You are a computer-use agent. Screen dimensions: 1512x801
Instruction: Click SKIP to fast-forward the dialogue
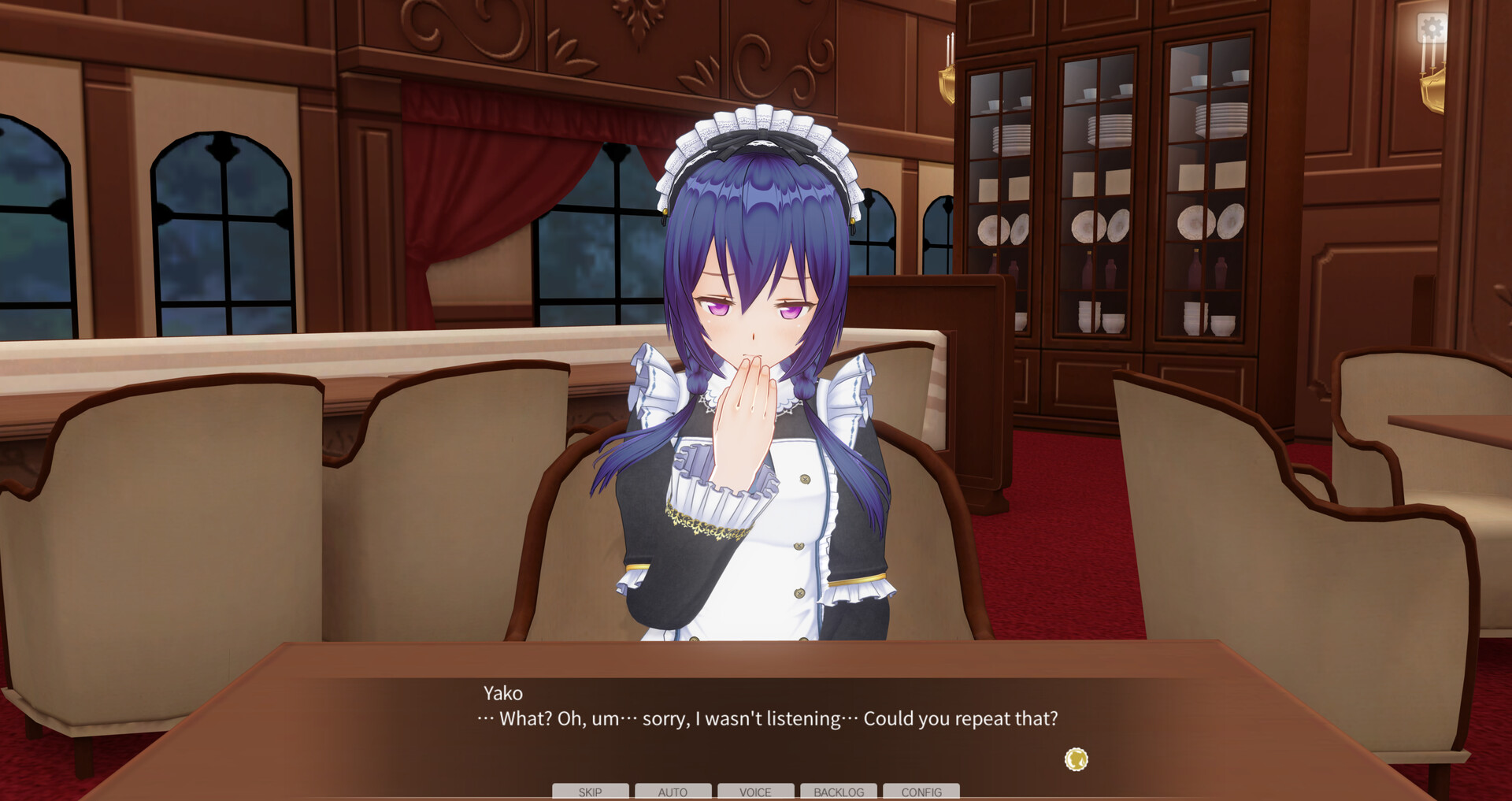(x=590, y=792)
